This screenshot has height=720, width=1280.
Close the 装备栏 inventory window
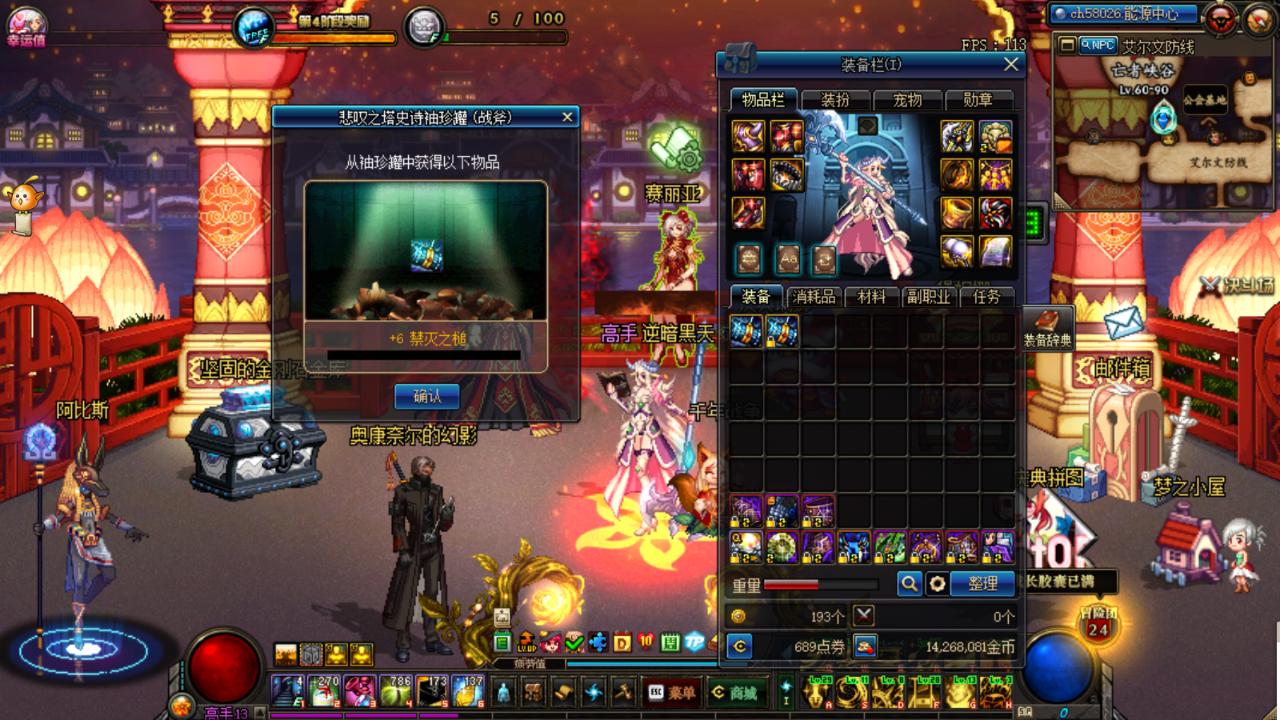1011,64
